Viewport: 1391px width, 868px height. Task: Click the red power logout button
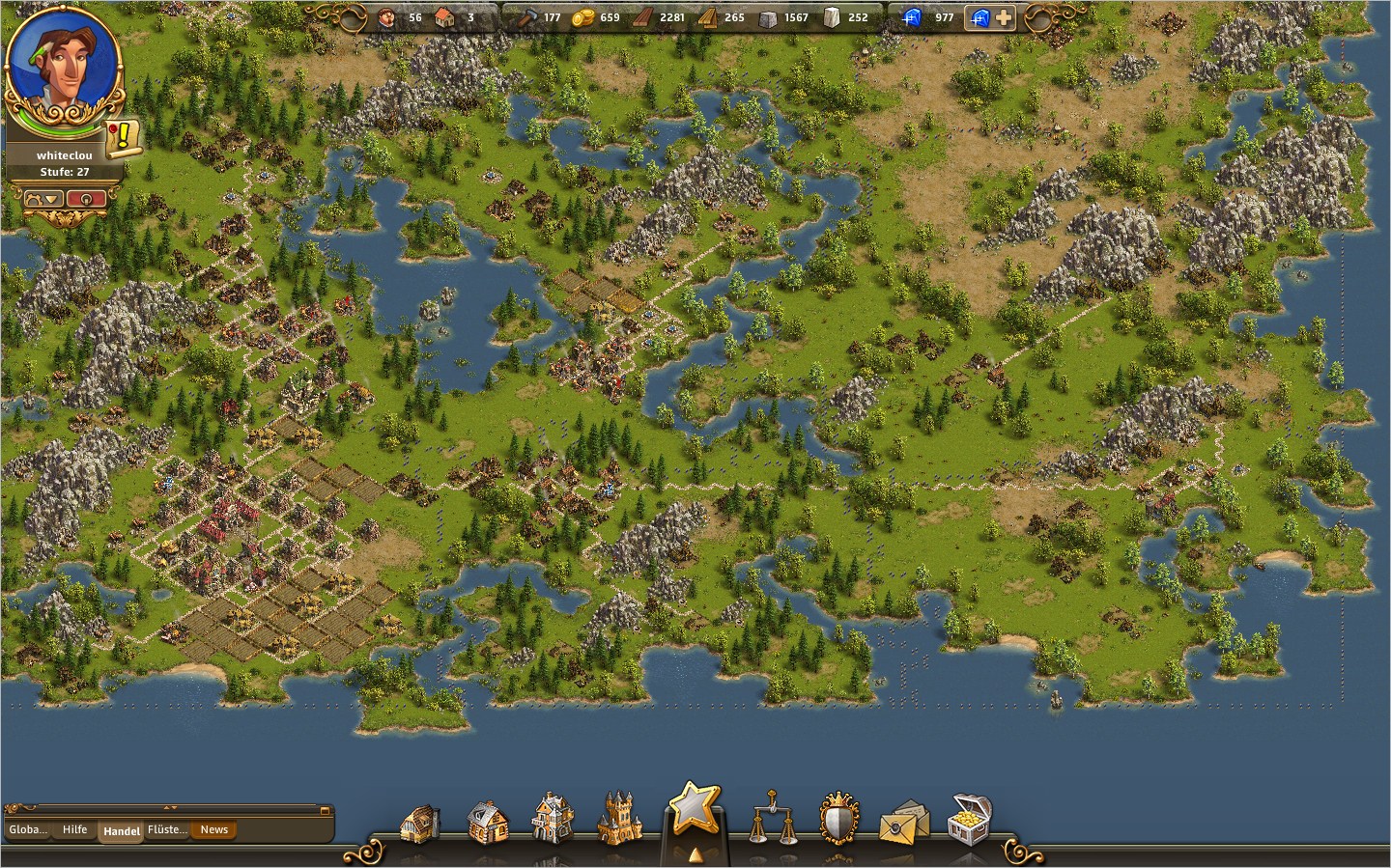(87, 199)
